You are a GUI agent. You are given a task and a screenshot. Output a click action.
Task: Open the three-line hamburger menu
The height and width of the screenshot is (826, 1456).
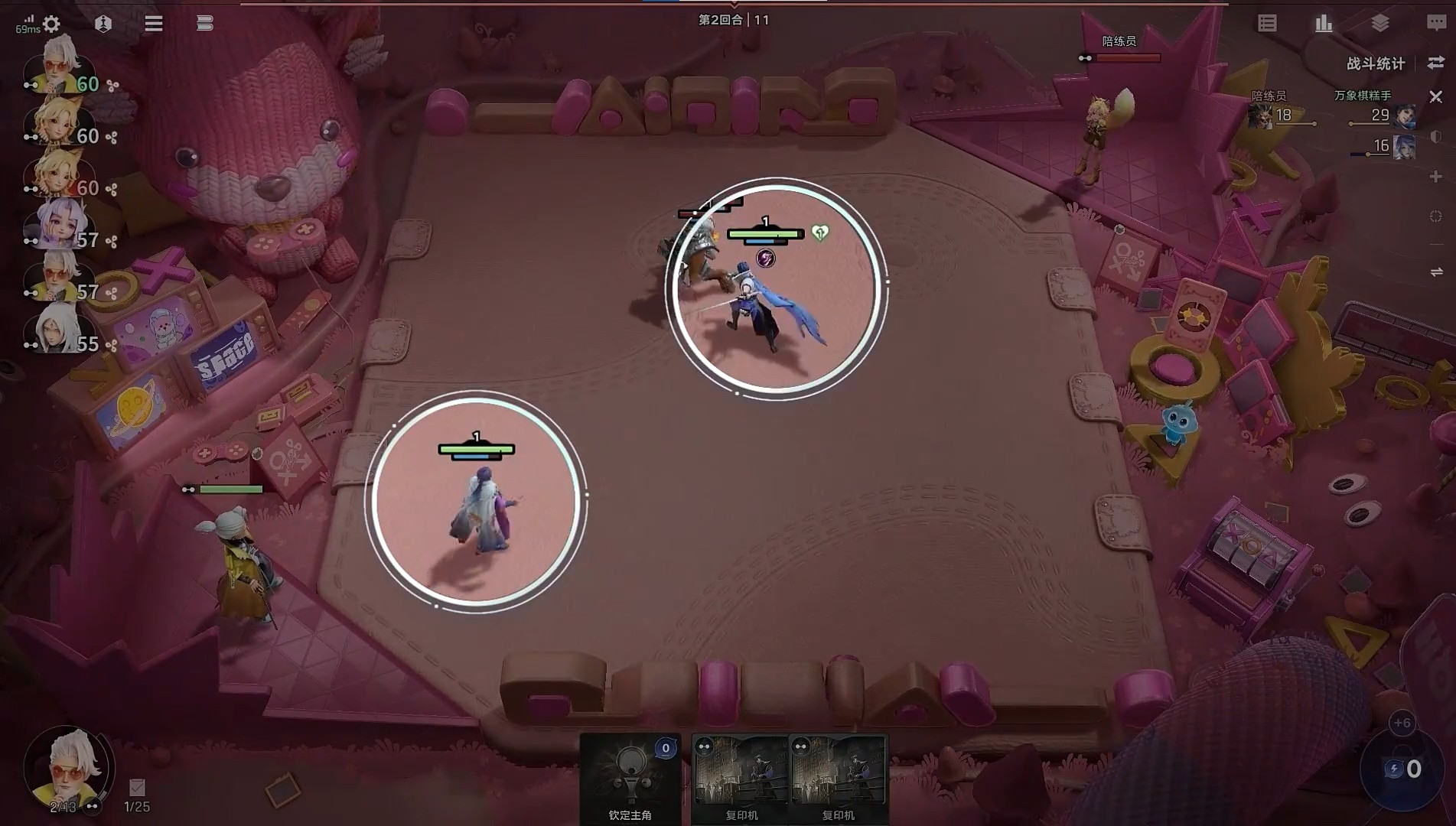(154, 24)
